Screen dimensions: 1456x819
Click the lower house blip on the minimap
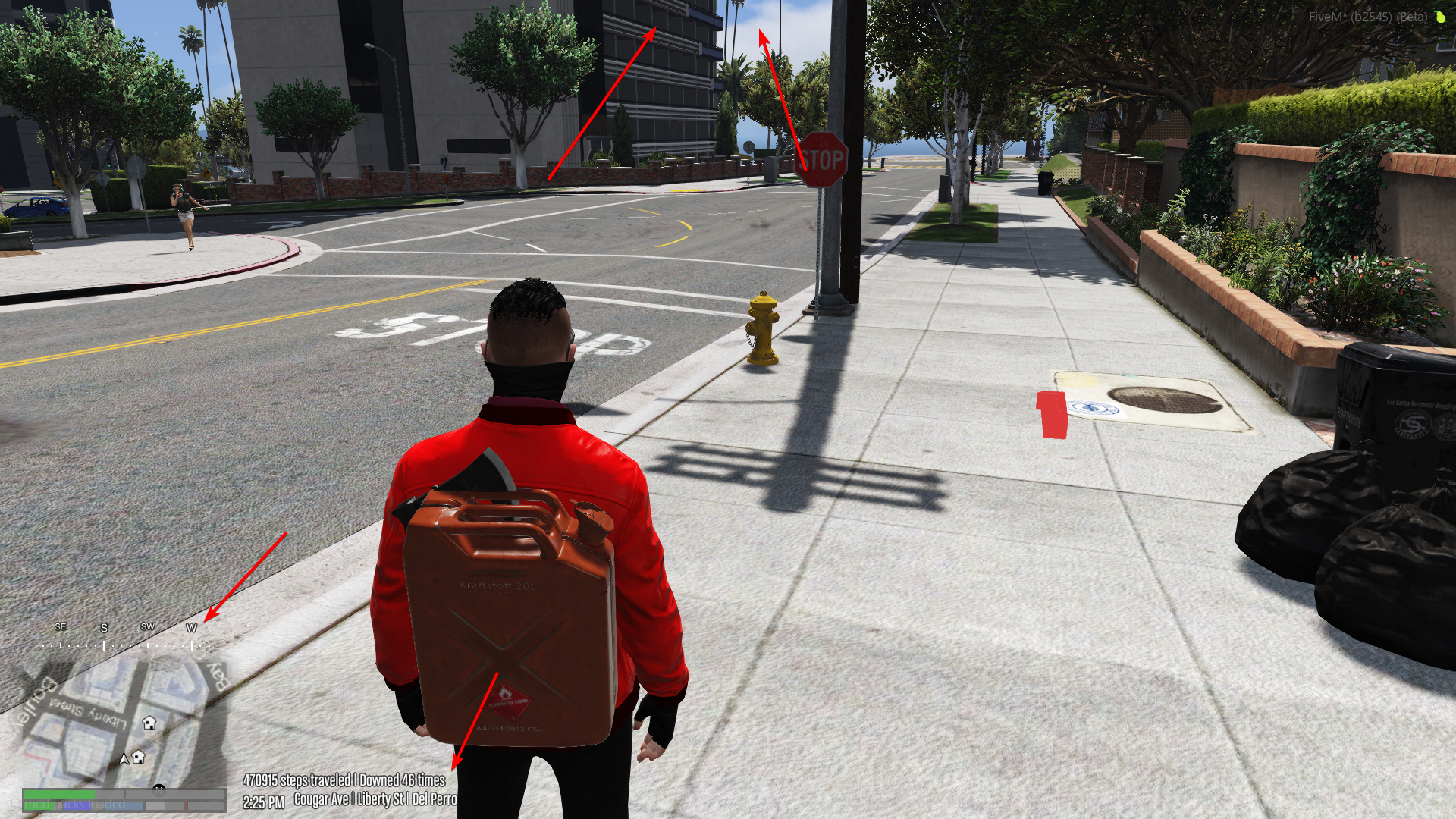coord(138,758)
